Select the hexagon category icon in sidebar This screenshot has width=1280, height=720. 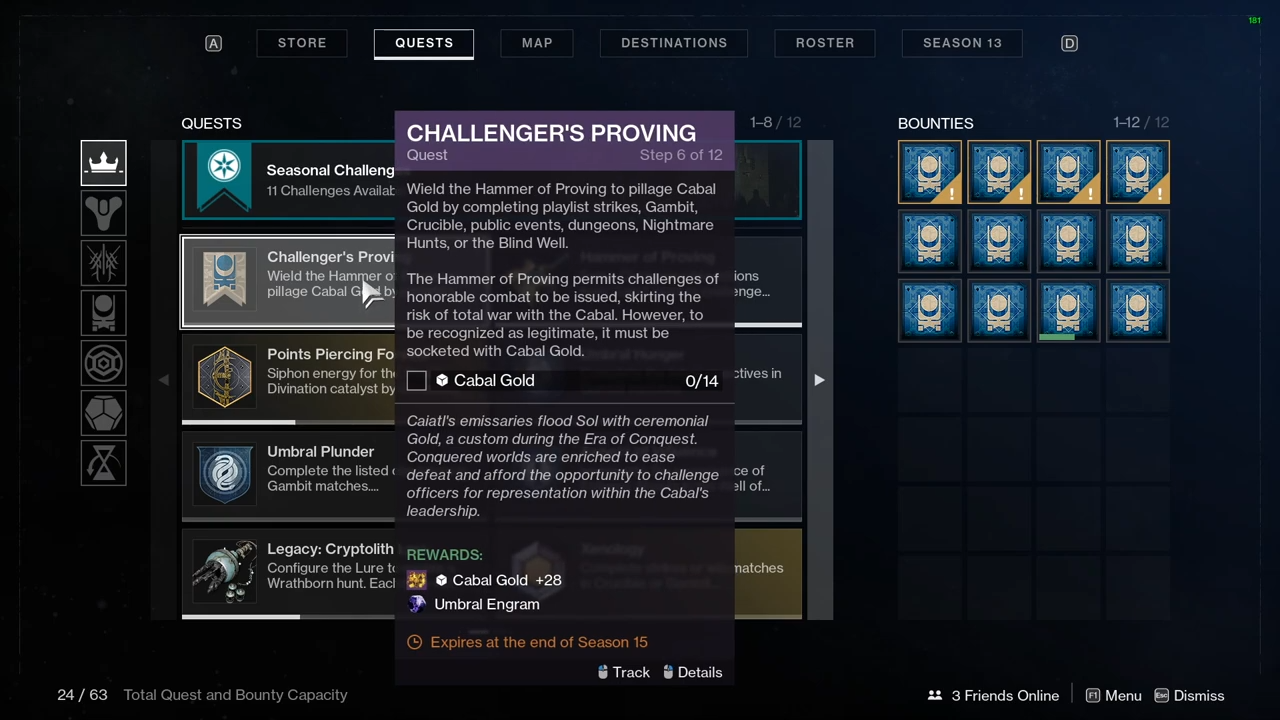104,364
